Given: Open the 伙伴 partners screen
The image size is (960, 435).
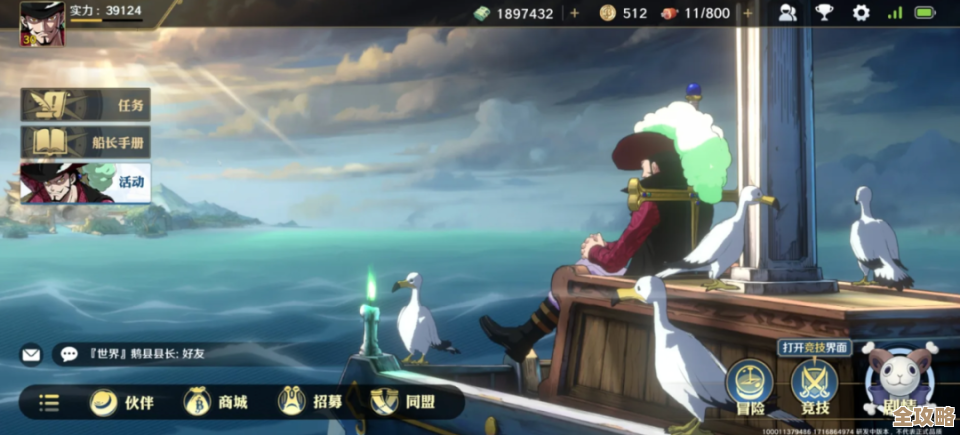Looking at the screenshot, I should pos(122,402).
